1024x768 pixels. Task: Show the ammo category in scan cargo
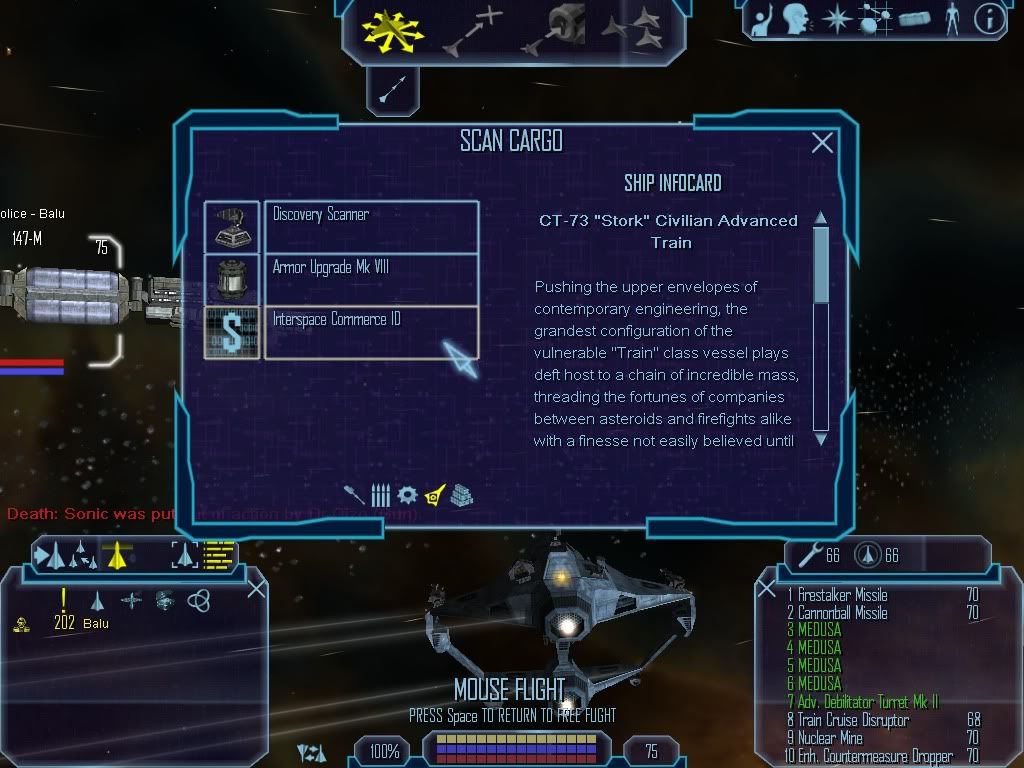pos(380,495)
